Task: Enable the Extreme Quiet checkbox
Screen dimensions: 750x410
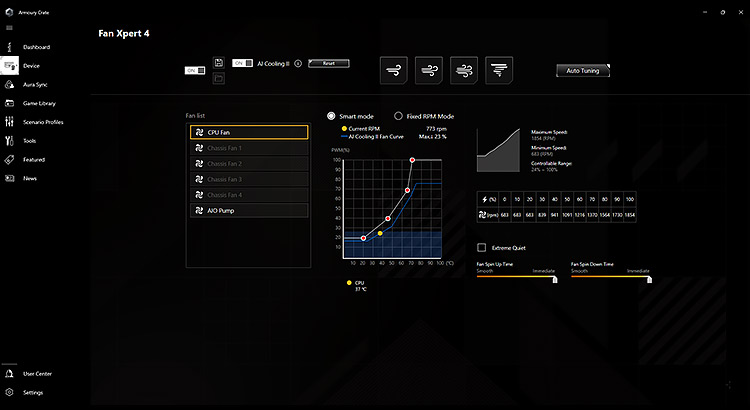Action: pos(482,247)
